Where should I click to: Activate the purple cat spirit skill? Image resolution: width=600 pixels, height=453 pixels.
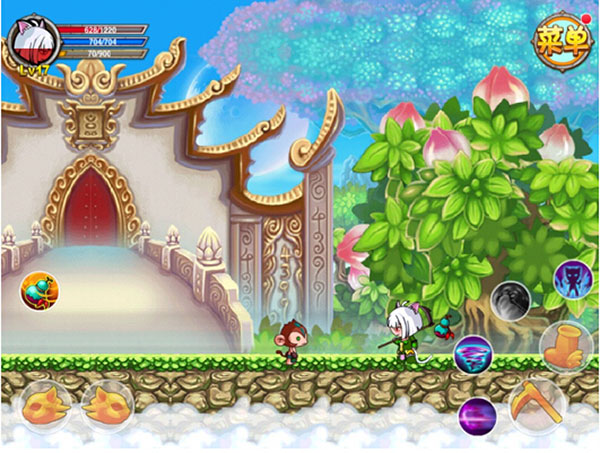tap(572, 278)
